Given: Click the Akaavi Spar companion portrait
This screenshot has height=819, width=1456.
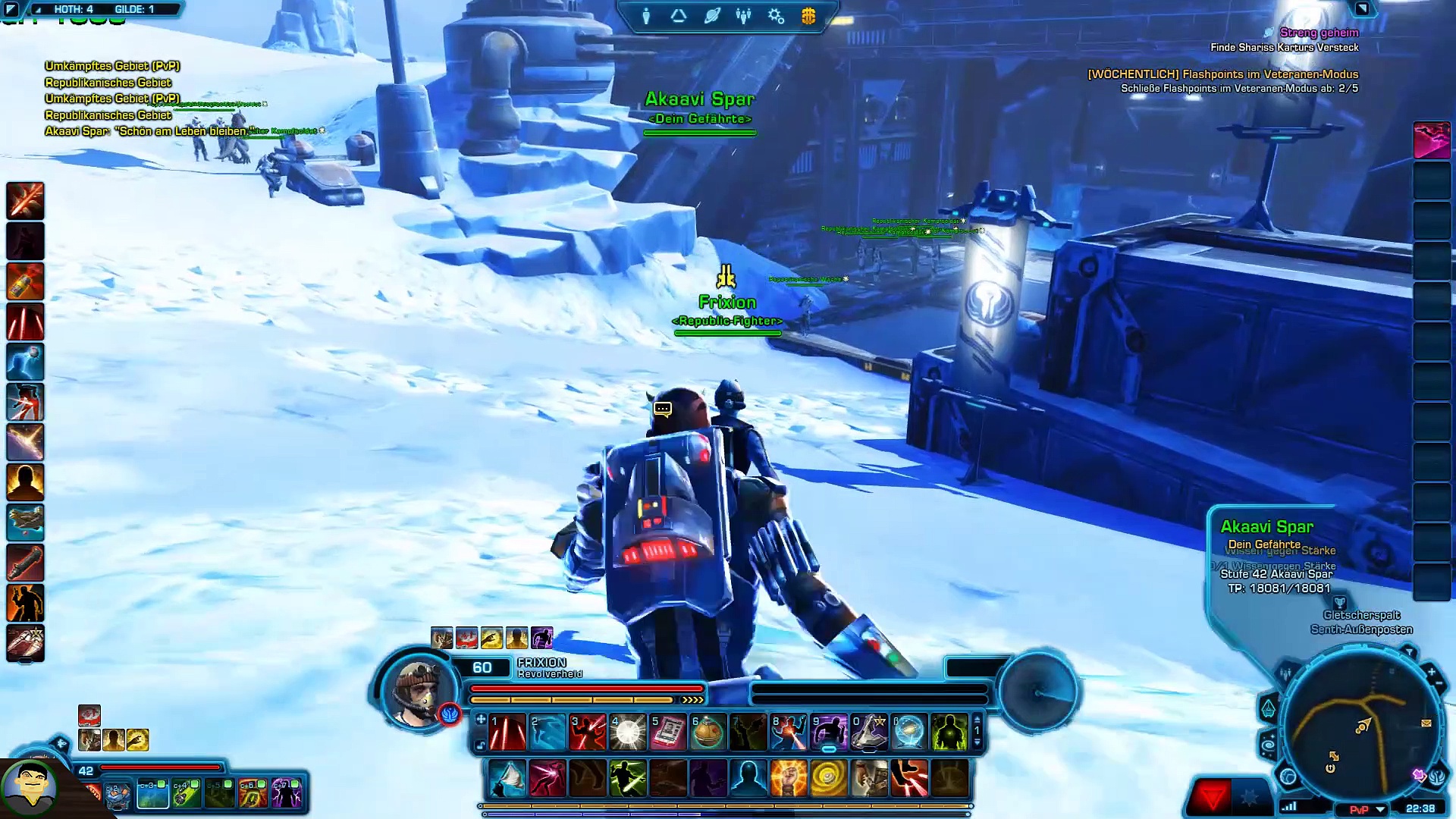Looking at the screenshot, I should click(x=29, y=786).
